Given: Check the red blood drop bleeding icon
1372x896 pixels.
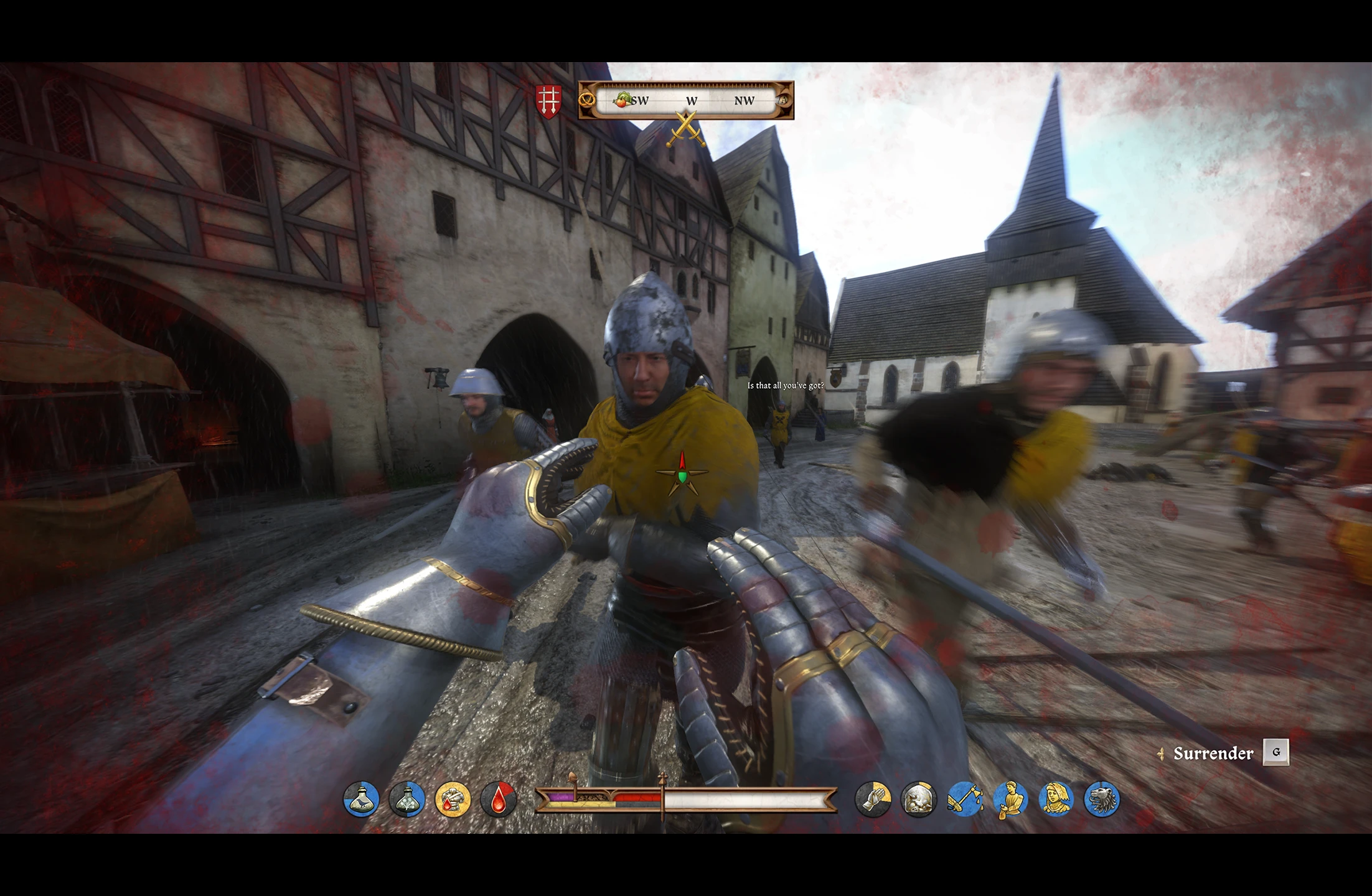Looking at the screenshot, I should coord(499,799).
